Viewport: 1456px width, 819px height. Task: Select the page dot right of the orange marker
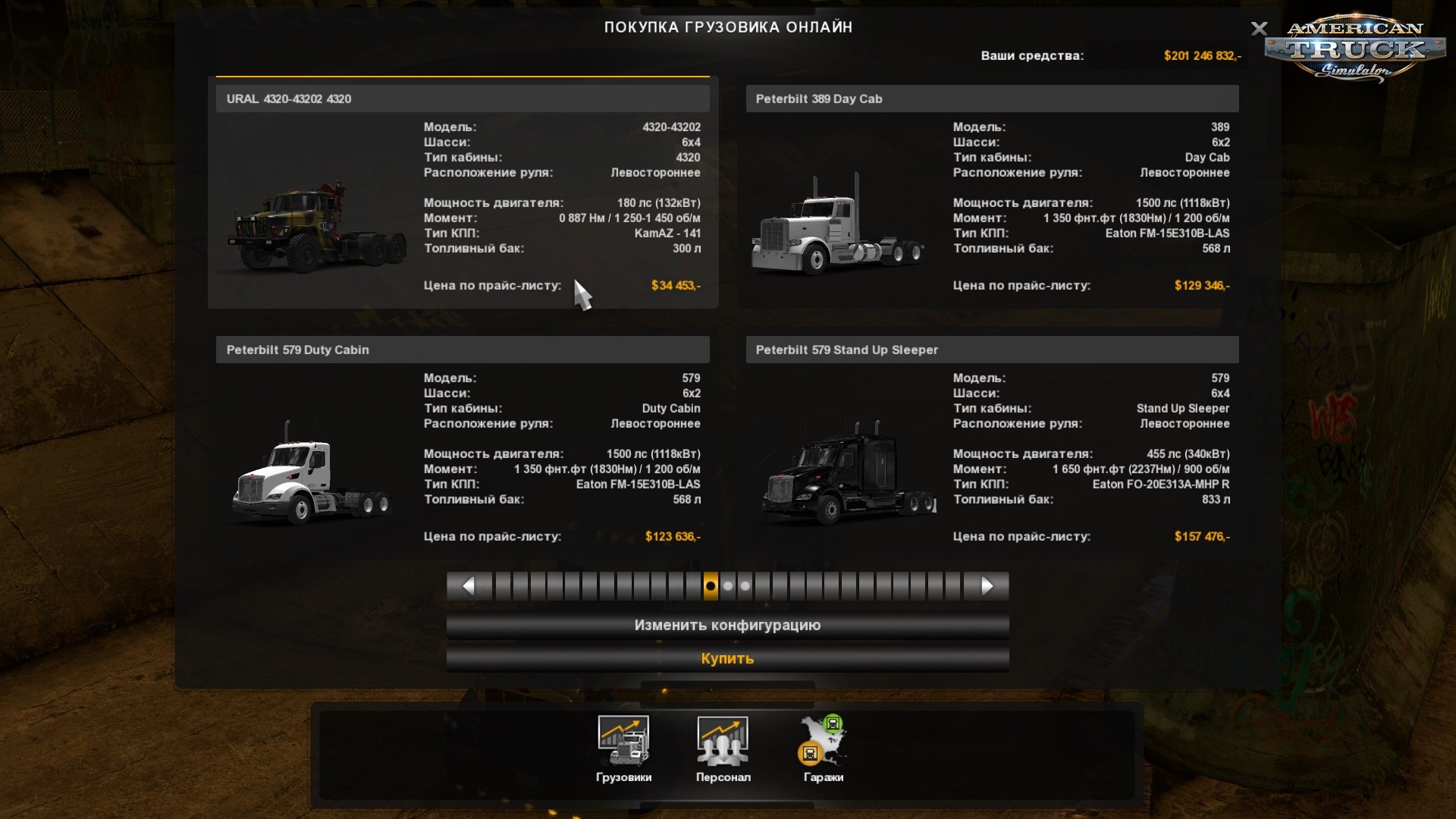click(x=726, y=585)
